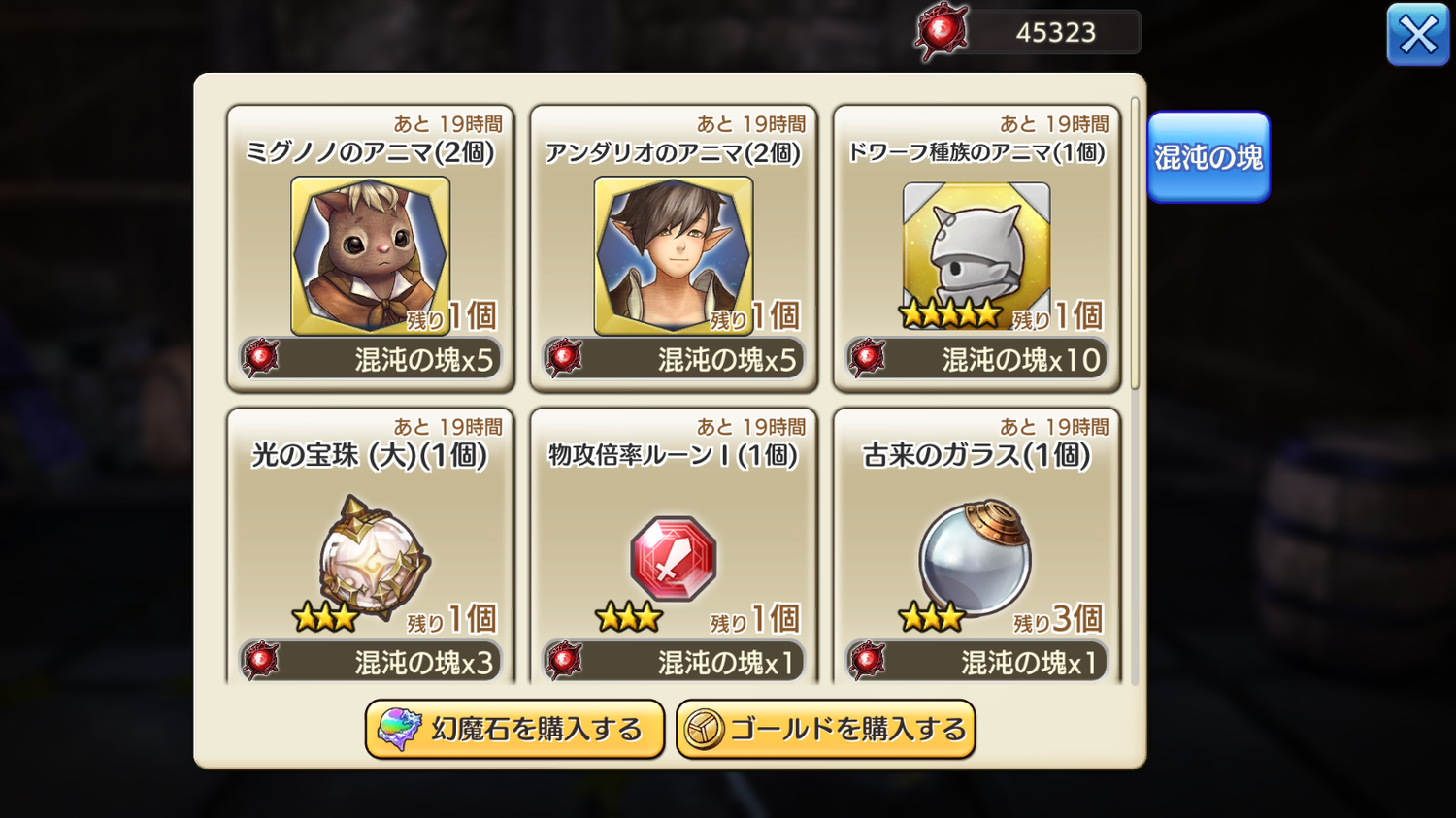
Task: Close the shop with the X button
Action: (1417, 36)
